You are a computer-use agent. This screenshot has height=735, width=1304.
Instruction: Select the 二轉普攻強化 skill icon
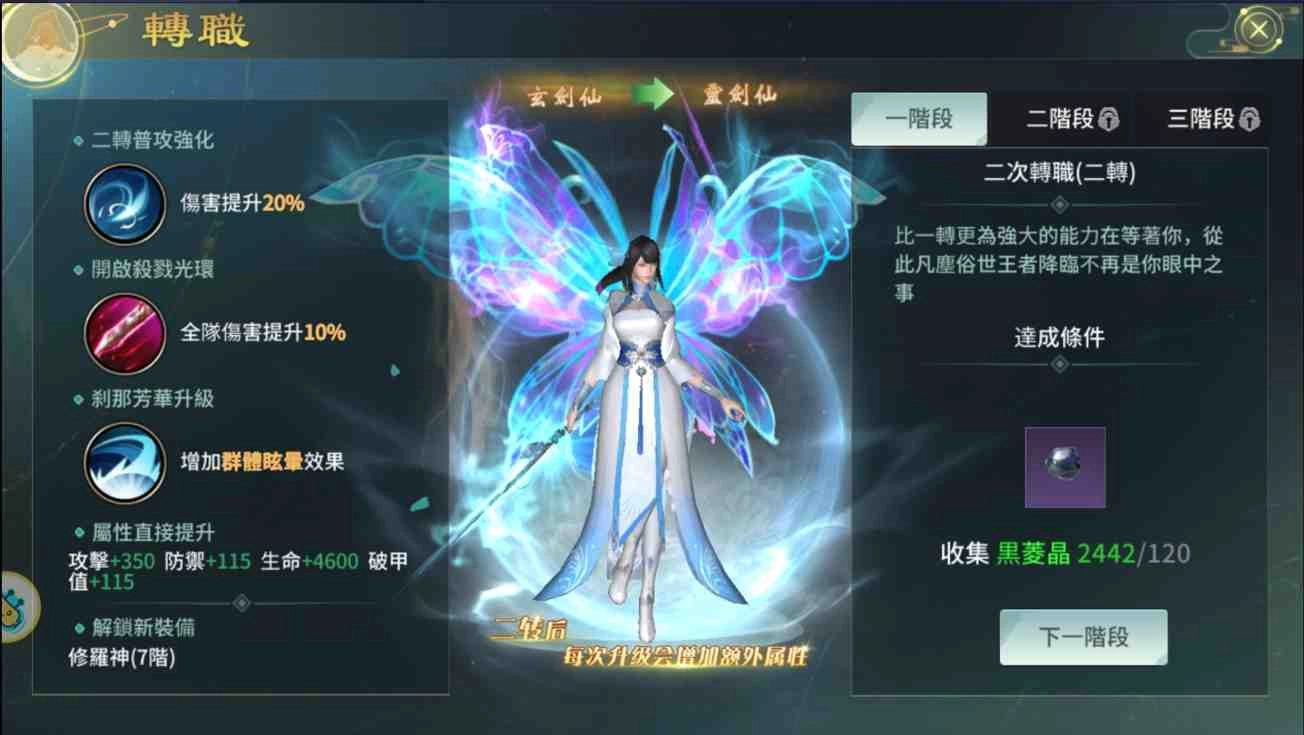pyautogui.click(x=124, y=203)
